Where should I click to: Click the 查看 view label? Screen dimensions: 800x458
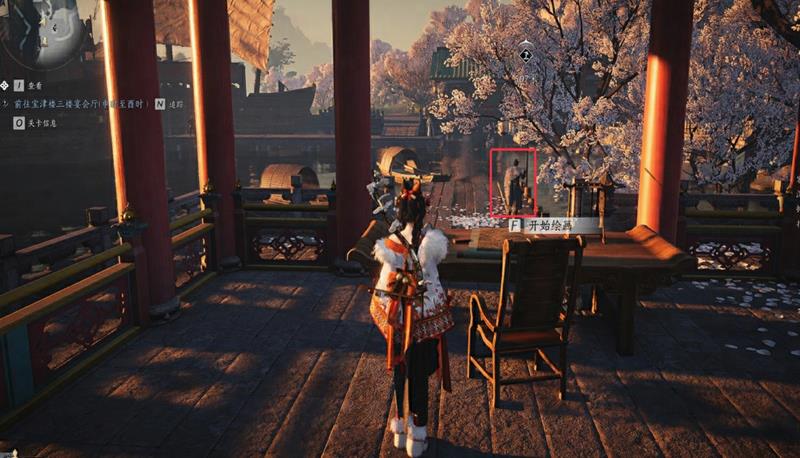pos(36,87)
